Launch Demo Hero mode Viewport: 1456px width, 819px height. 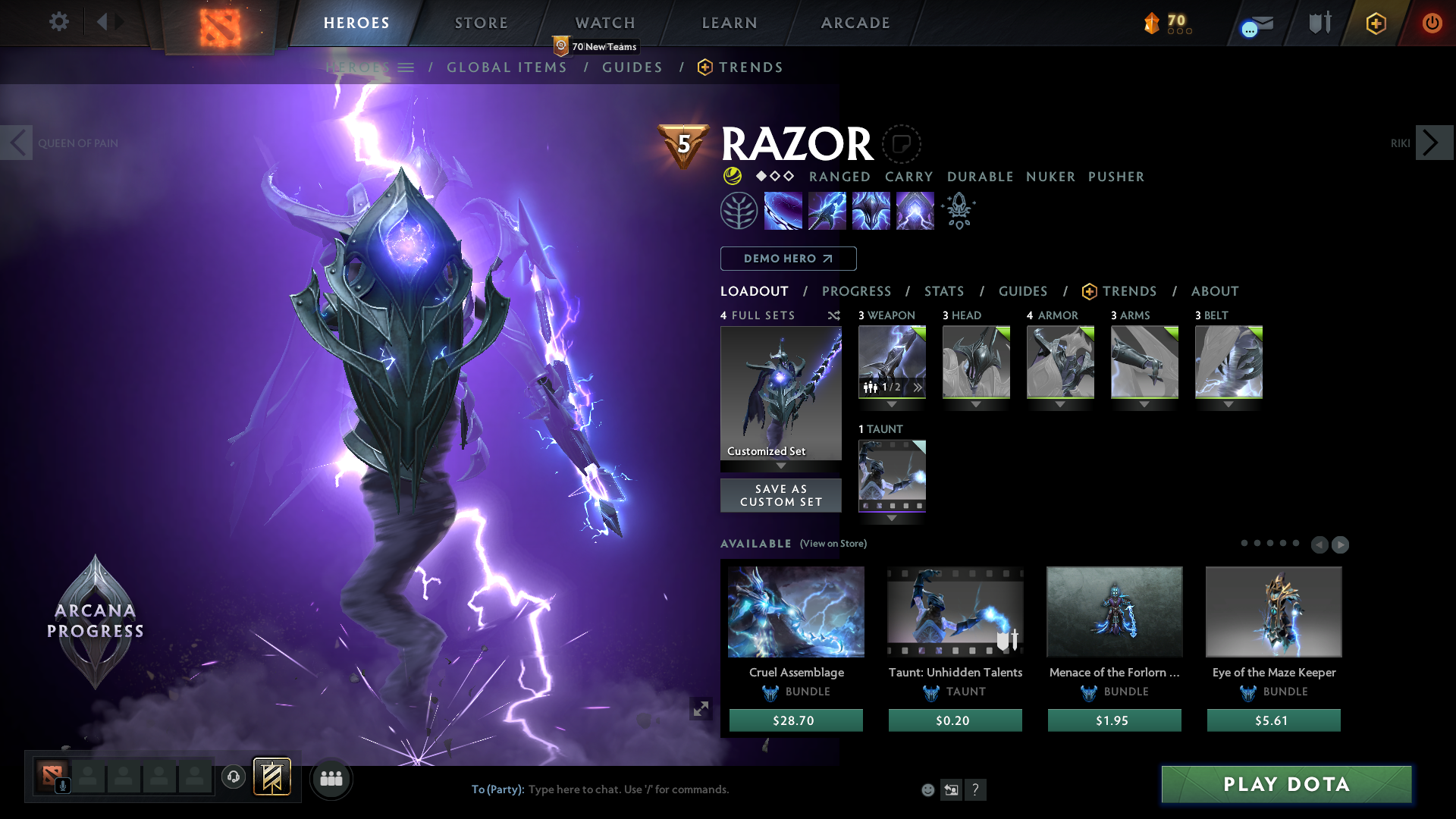point(788,259)
